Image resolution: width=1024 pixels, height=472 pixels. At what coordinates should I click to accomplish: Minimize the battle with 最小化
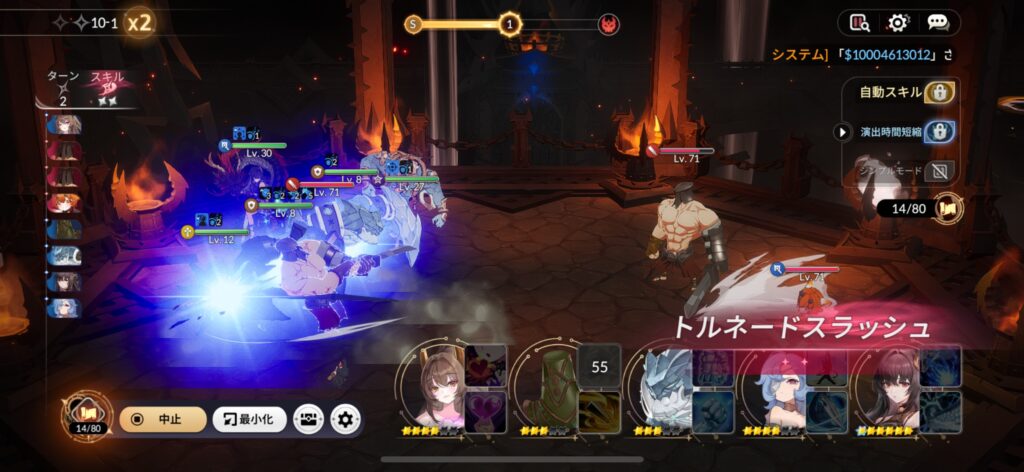pyautogui.click(x=250, y=419)
